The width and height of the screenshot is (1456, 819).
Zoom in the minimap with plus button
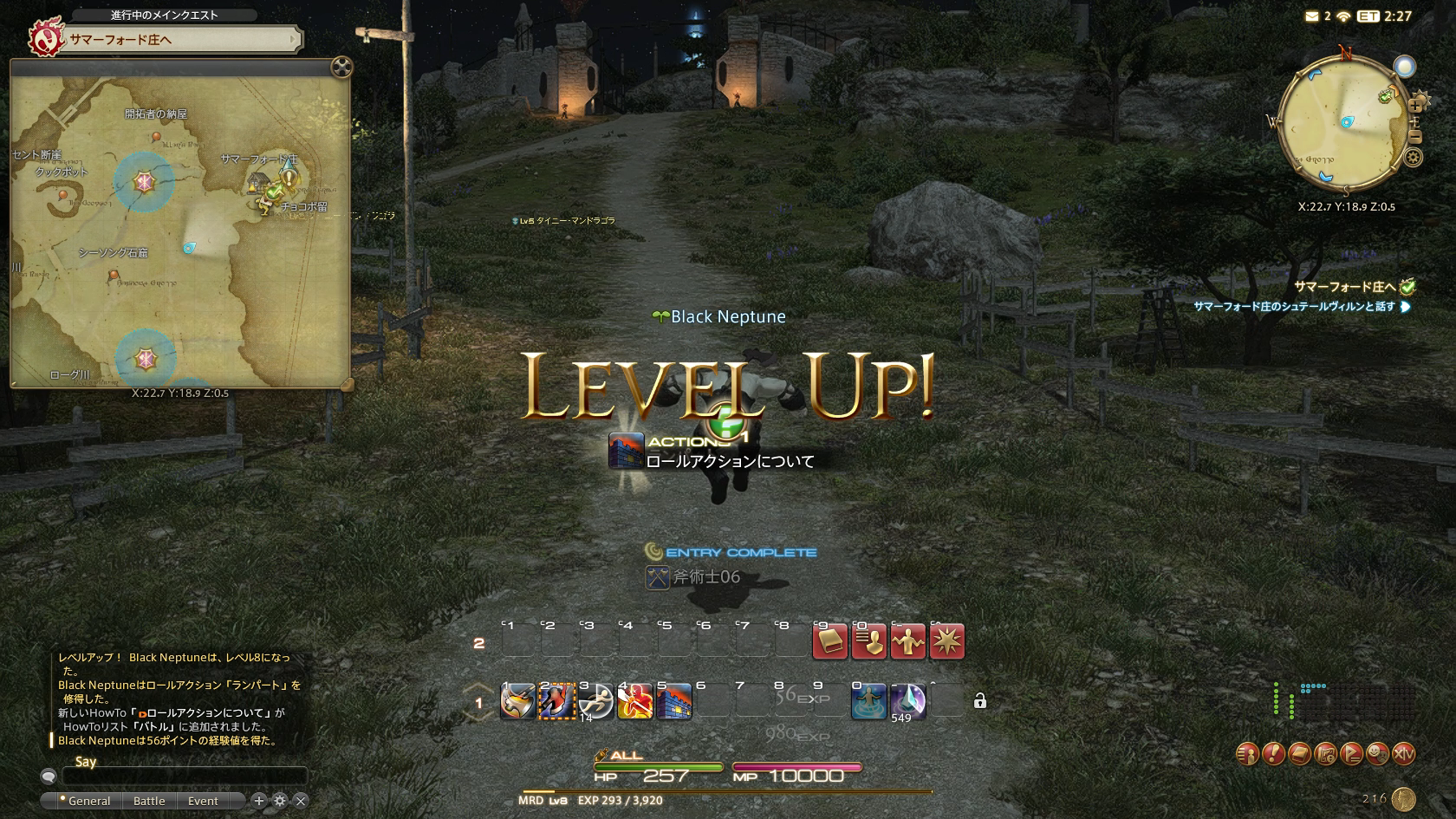pyautogui.click(x=1415, y=106)
